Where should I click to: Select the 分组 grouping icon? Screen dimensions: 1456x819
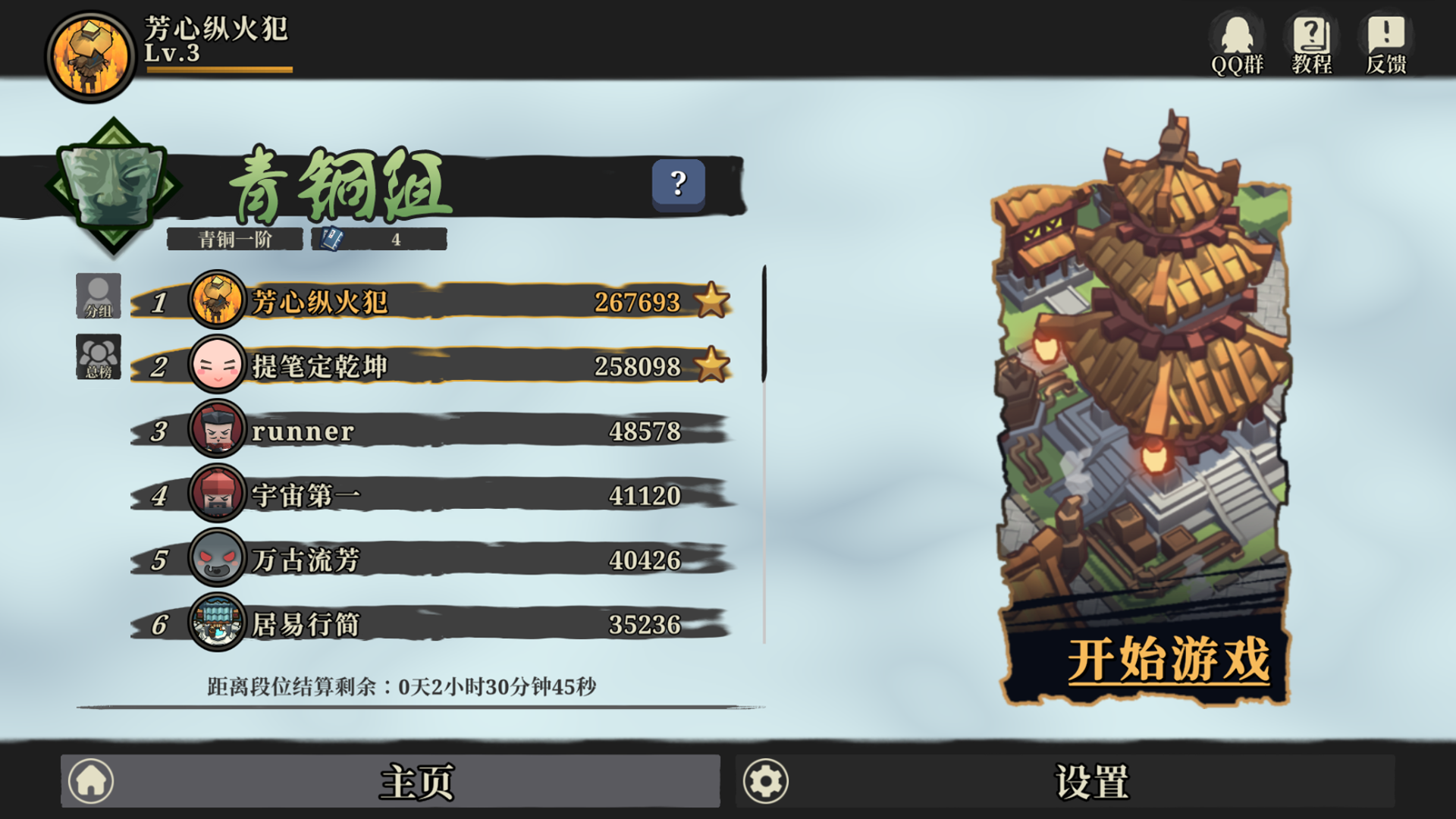[99, 296]
